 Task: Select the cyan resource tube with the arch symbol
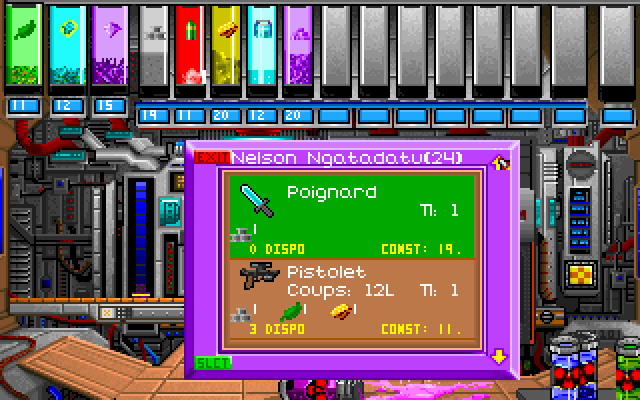262,45
